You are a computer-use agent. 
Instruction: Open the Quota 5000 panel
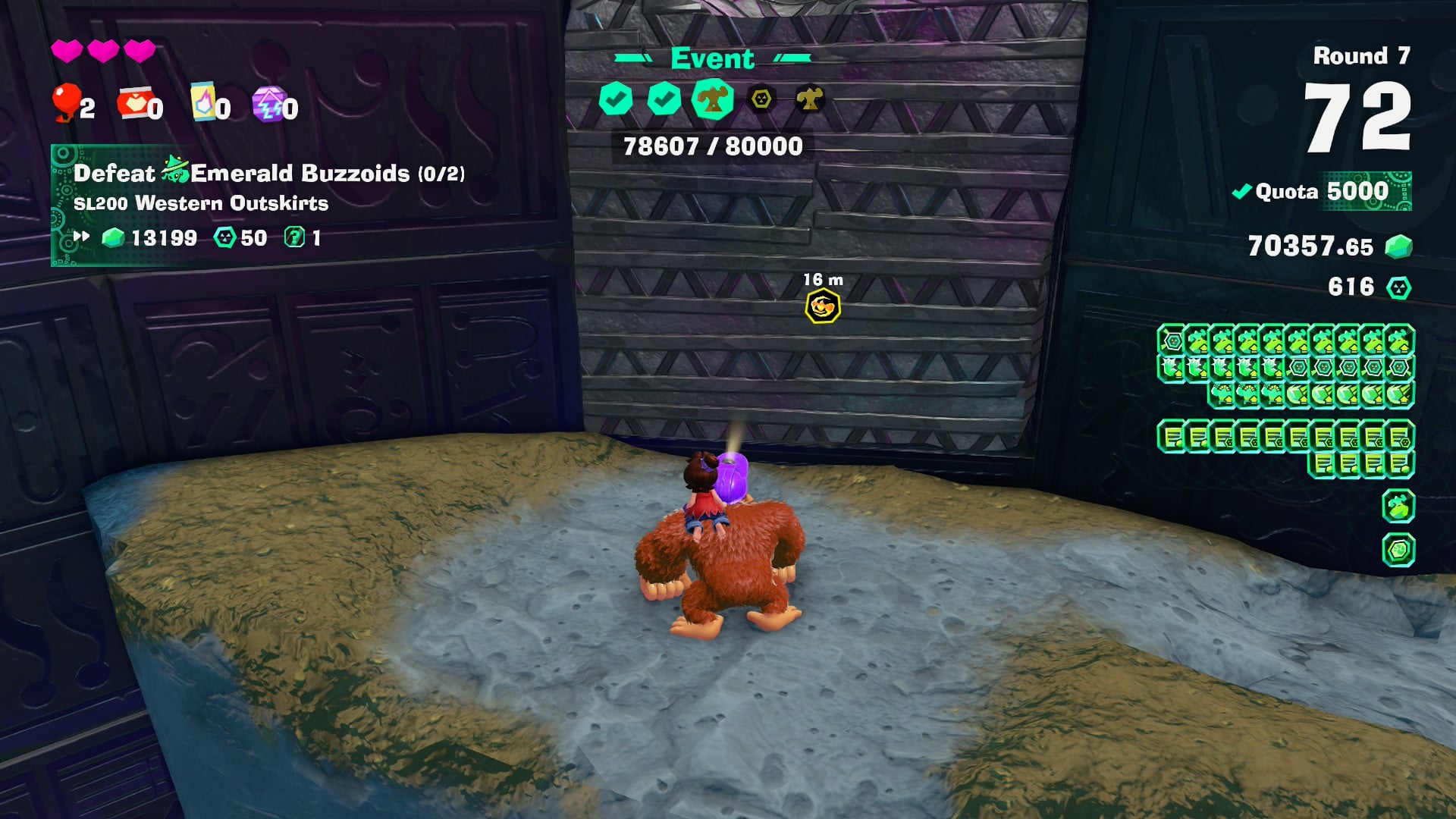(1323, 191)
